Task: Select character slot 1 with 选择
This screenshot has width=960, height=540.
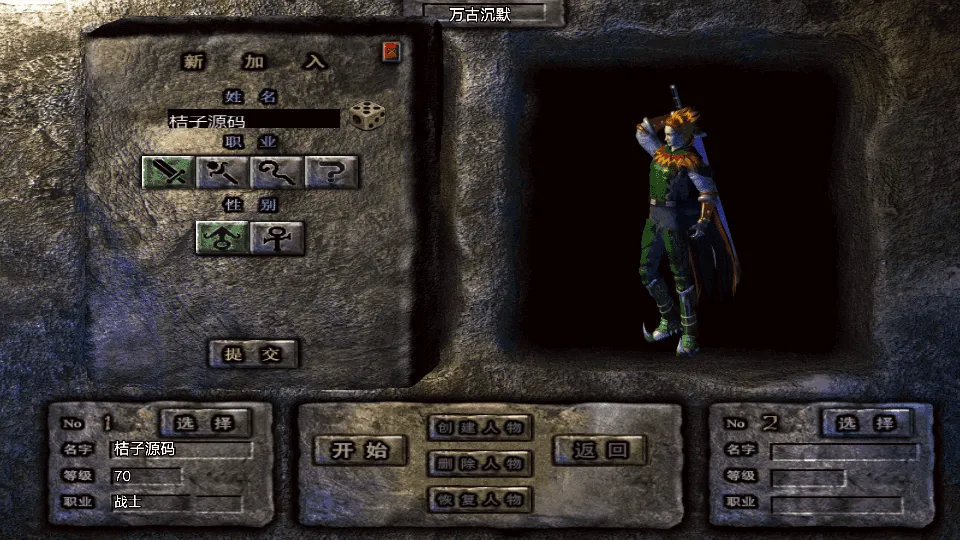Action: pos(206,423)
